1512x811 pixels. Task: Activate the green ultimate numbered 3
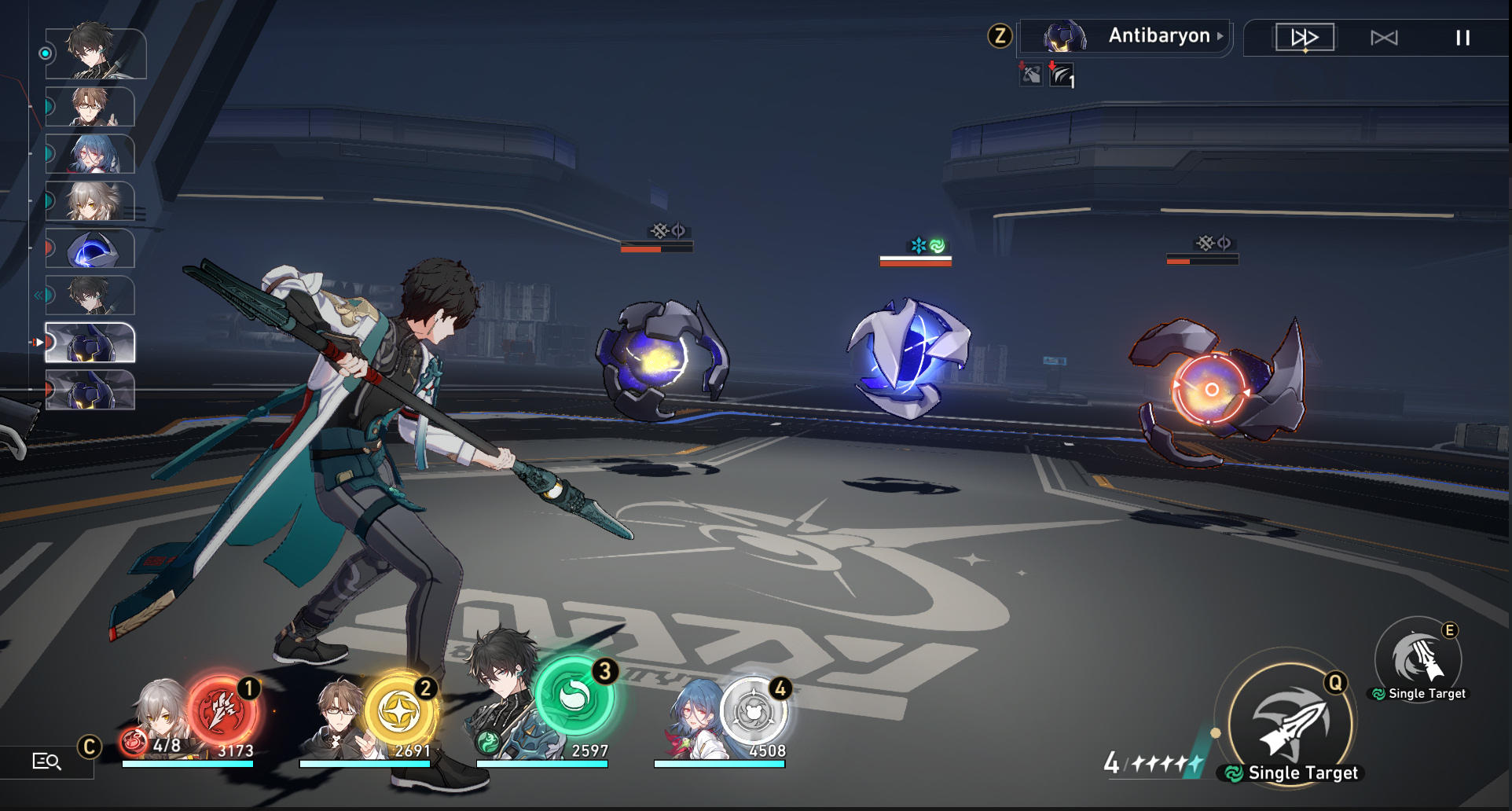pyautogui.click(x=574, y=697)
